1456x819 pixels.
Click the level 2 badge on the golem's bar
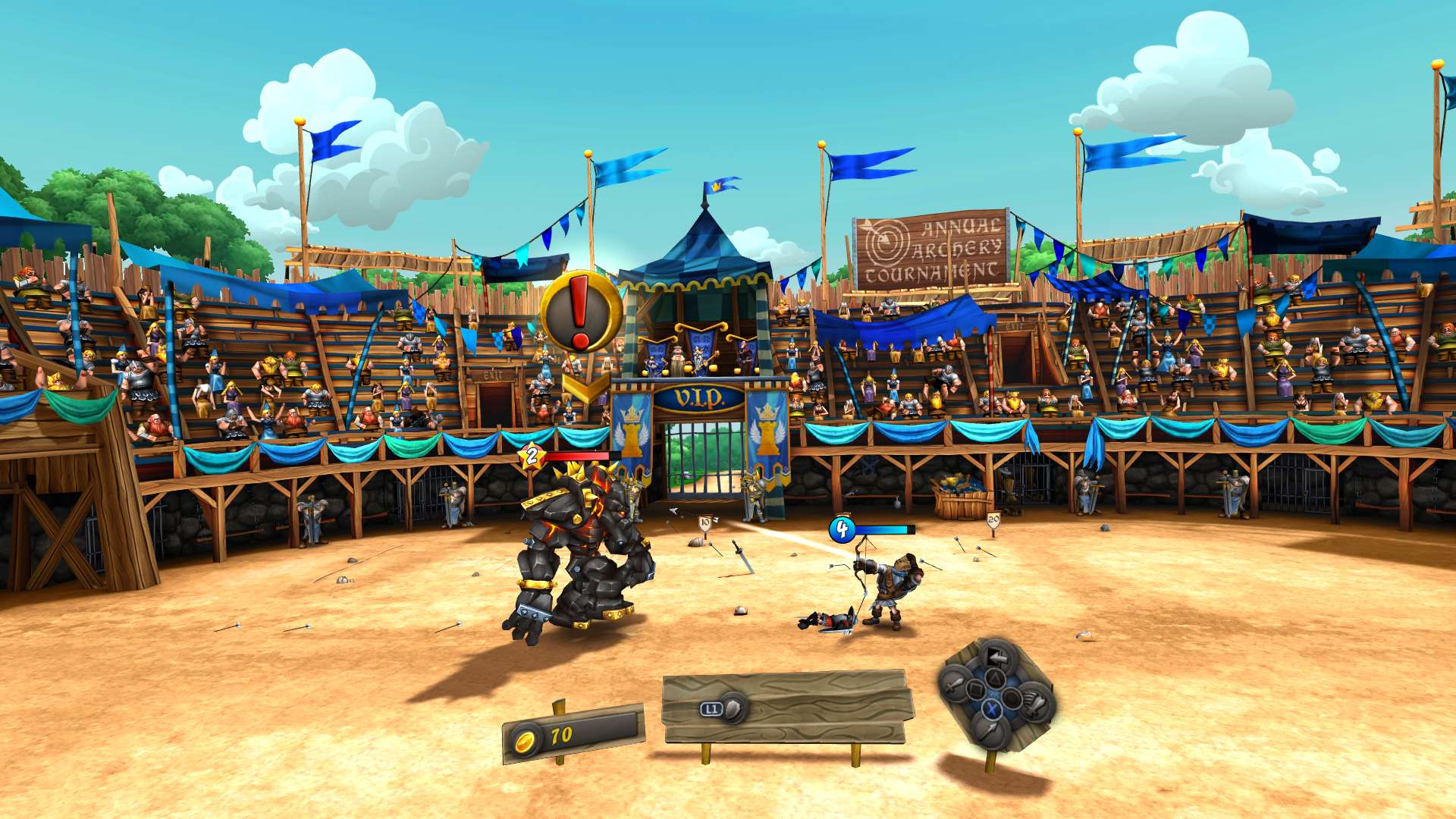(x=532, y=455)
